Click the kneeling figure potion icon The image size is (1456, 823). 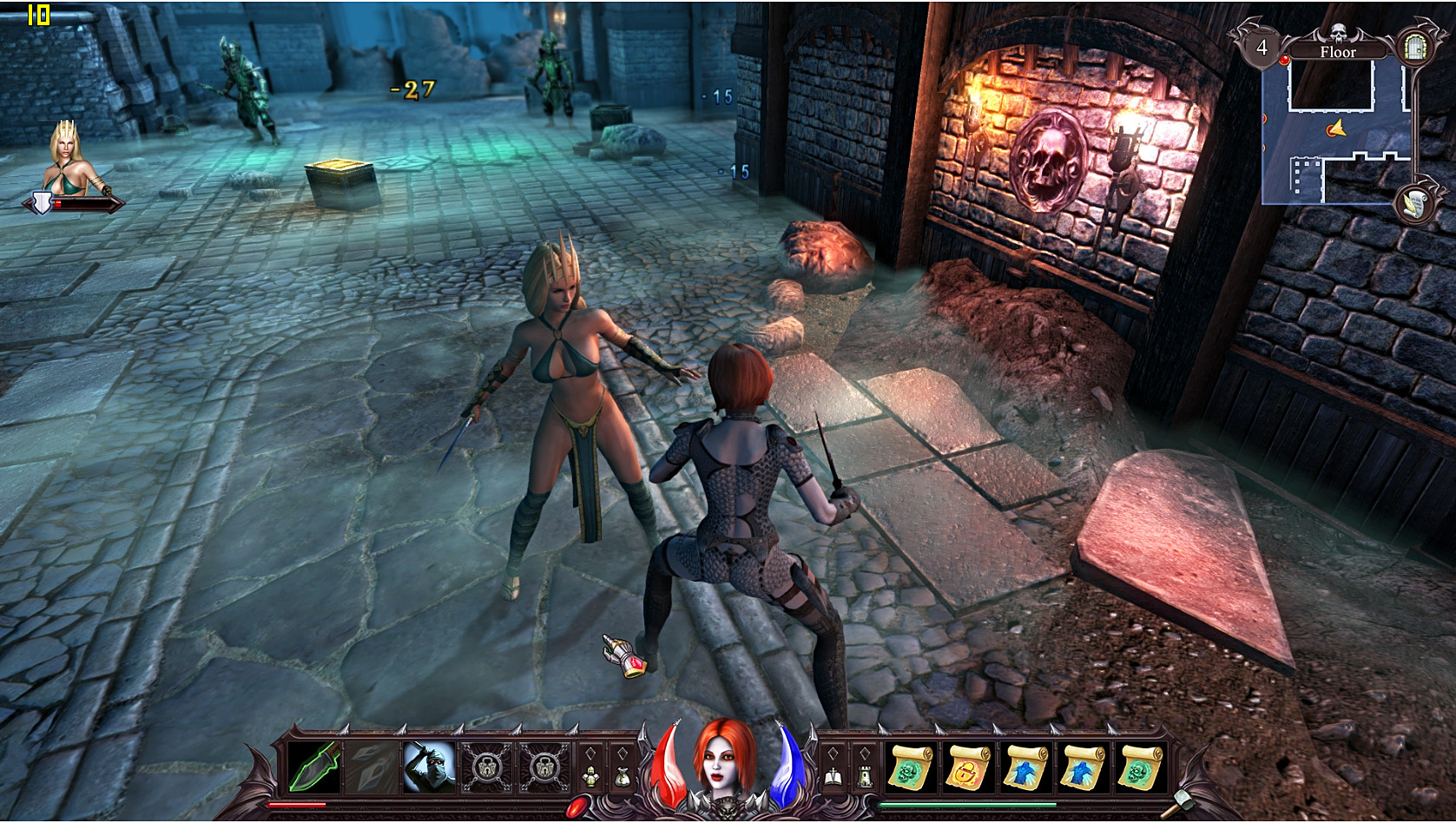590,774
